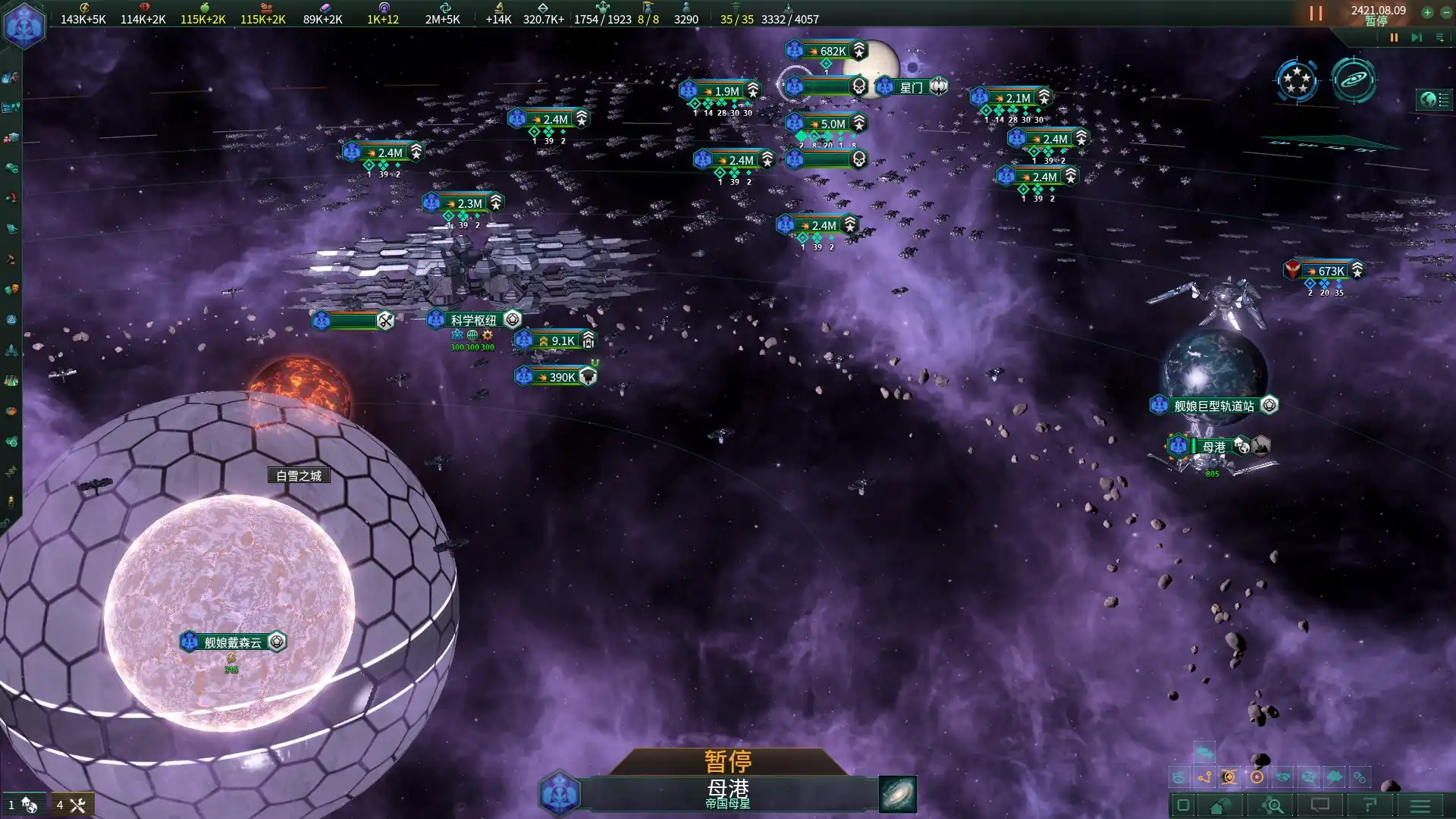Open the five-star Galactic Community button

[x=1297, y=80]
